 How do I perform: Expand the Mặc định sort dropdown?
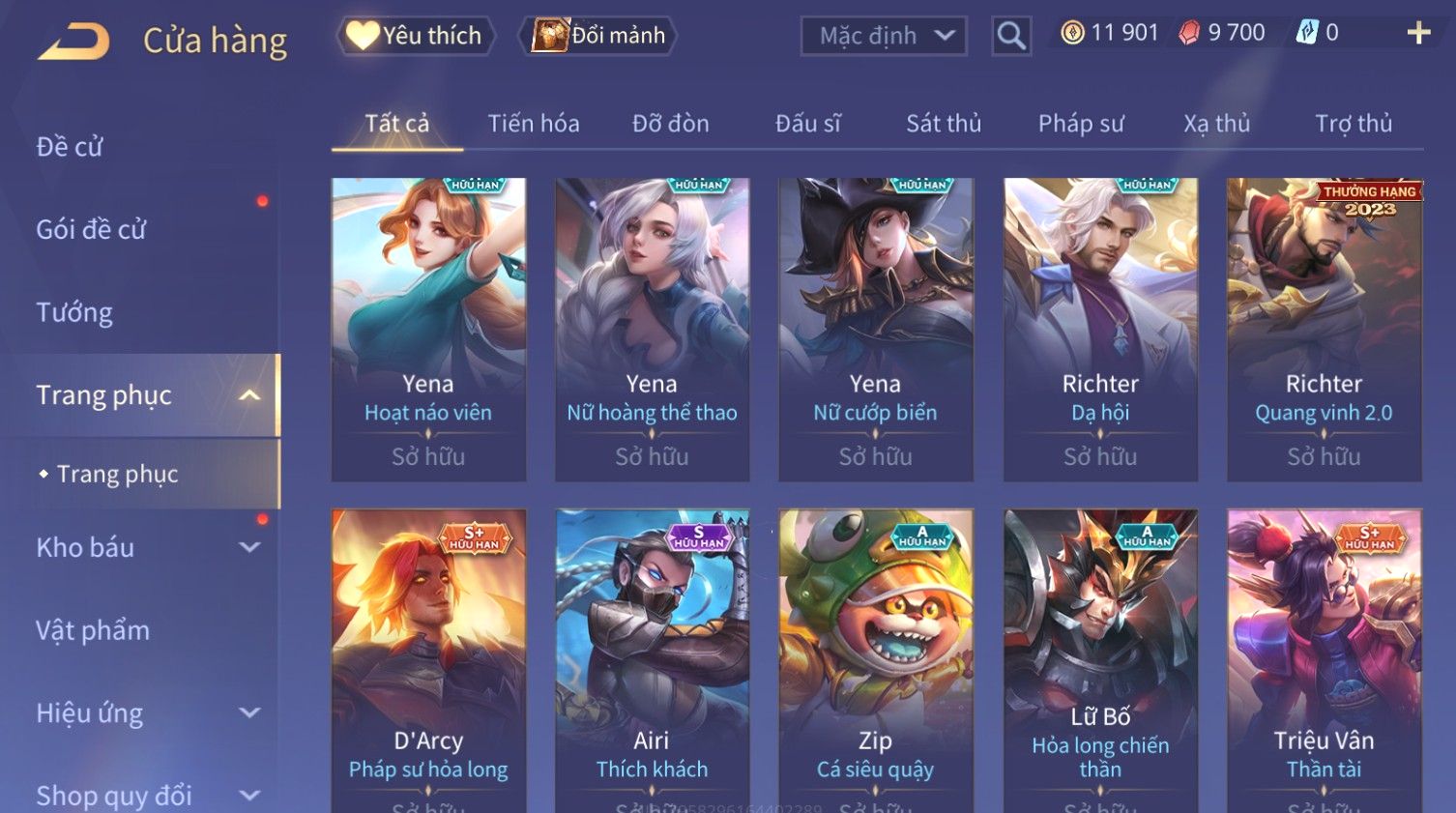click(884, 37)
